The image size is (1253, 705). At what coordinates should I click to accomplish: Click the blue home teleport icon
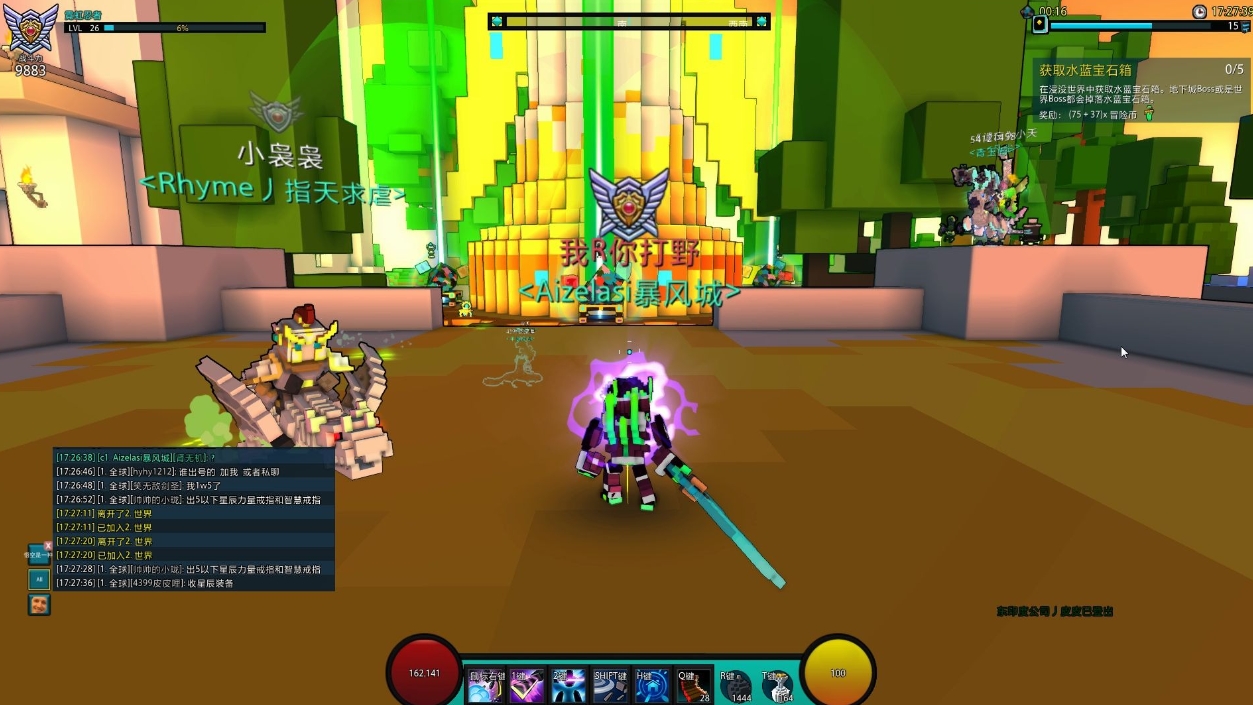click(652, 687)
